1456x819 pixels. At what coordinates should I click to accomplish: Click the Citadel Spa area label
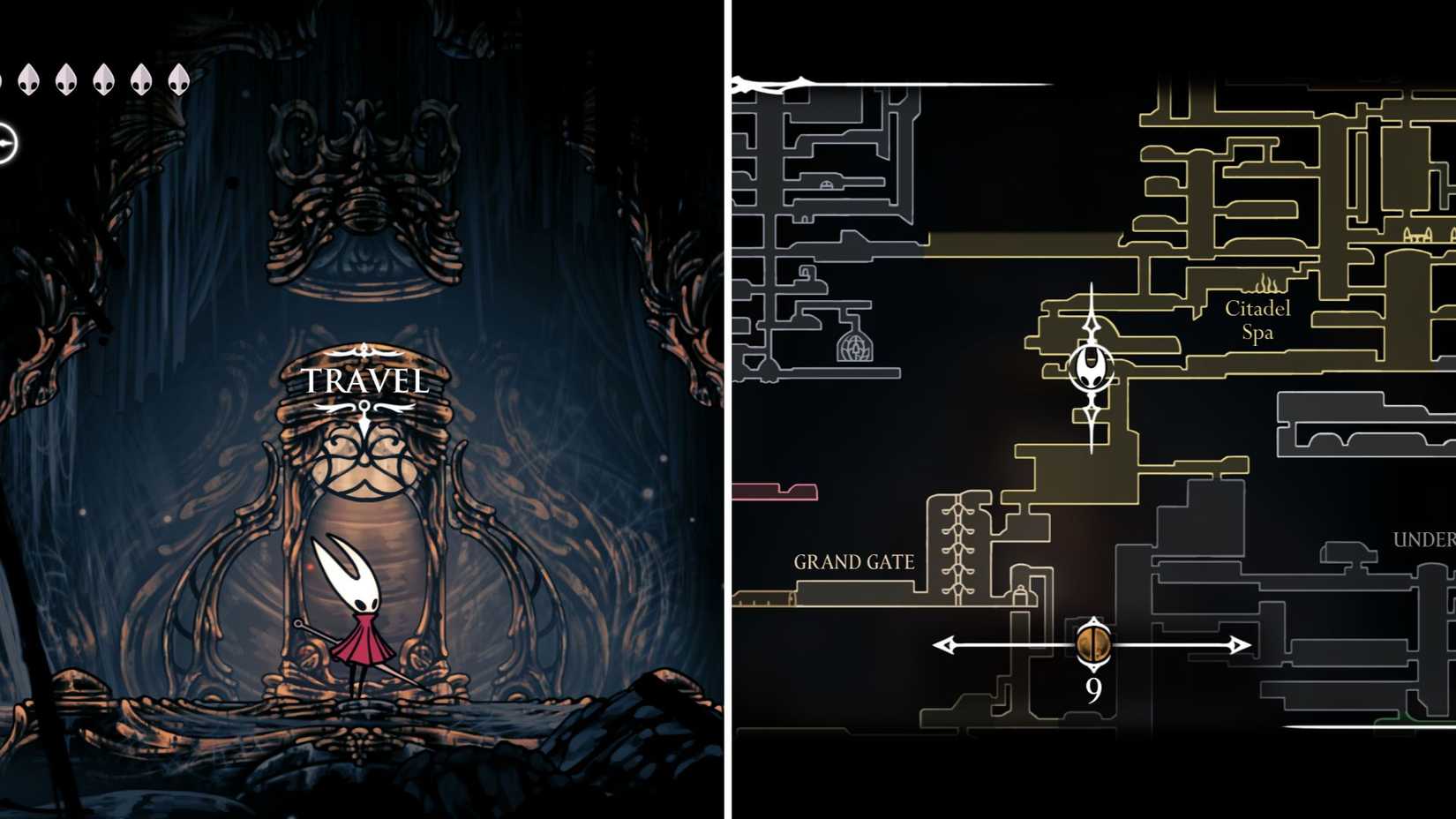(x=1257, y=320)
